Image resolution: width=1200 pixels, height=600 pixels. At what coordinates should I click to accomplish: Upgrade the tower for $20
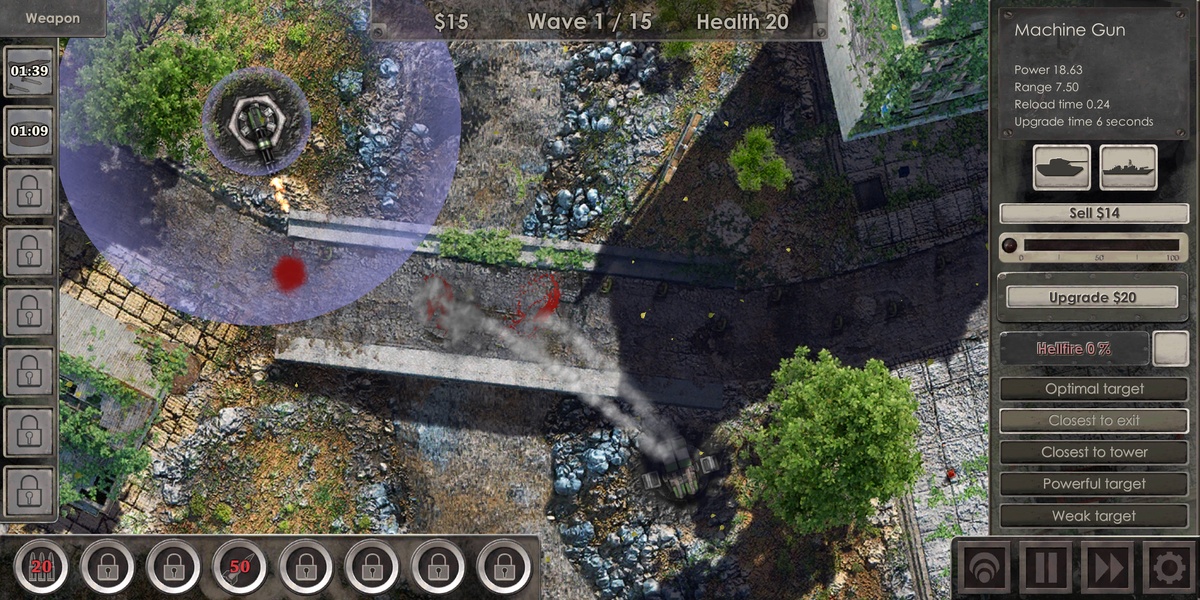coord(1094,297)
